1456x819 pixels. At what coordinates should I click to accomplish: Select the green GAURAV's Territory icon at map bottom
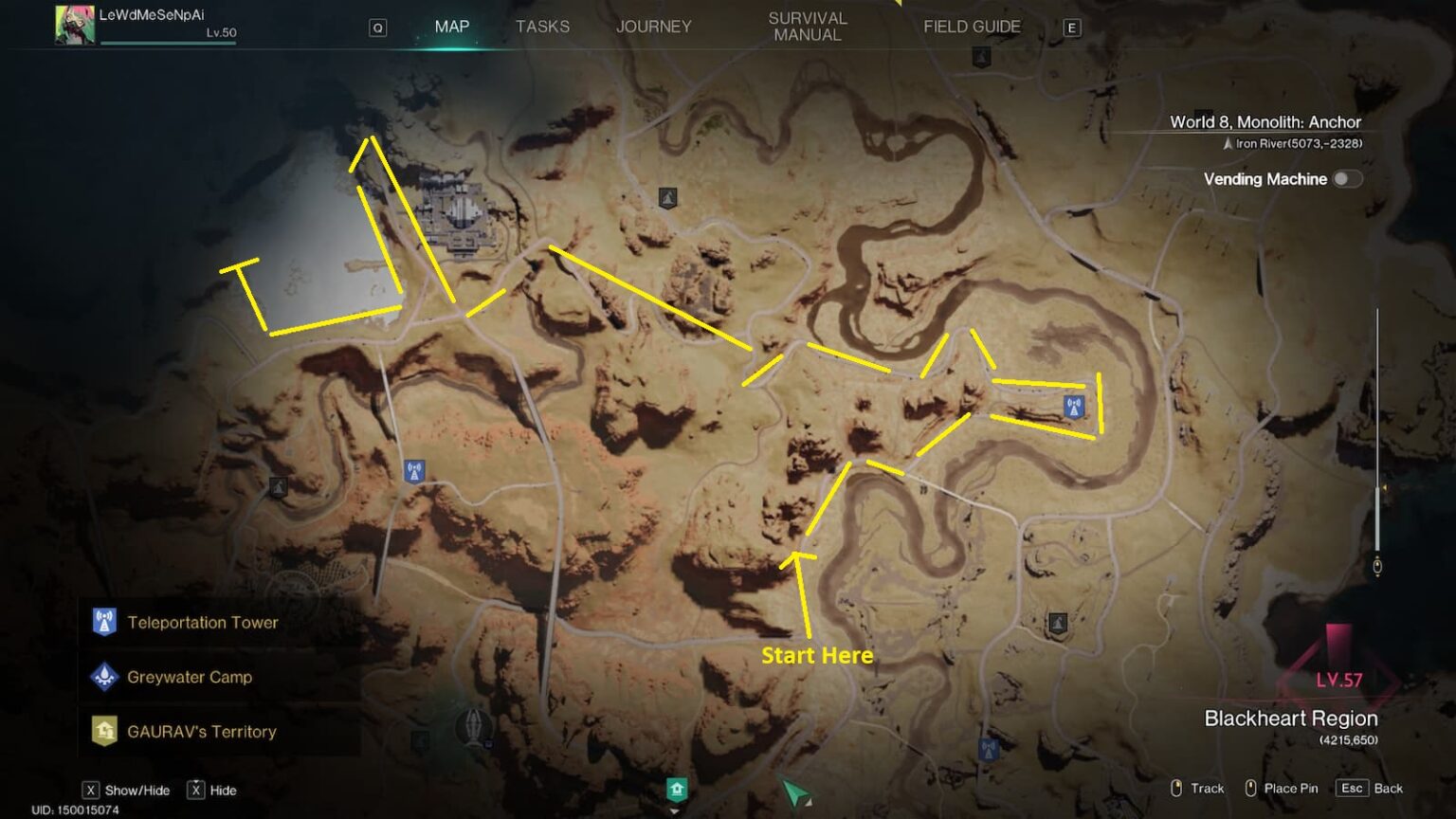tap(677, 787)
